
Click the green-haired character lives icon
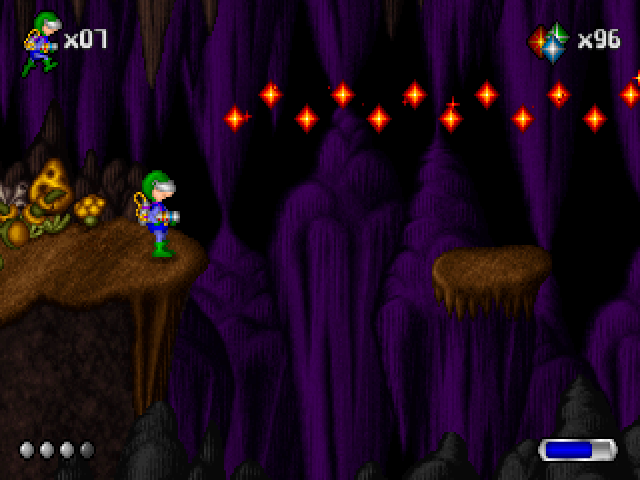coord(41,43)
